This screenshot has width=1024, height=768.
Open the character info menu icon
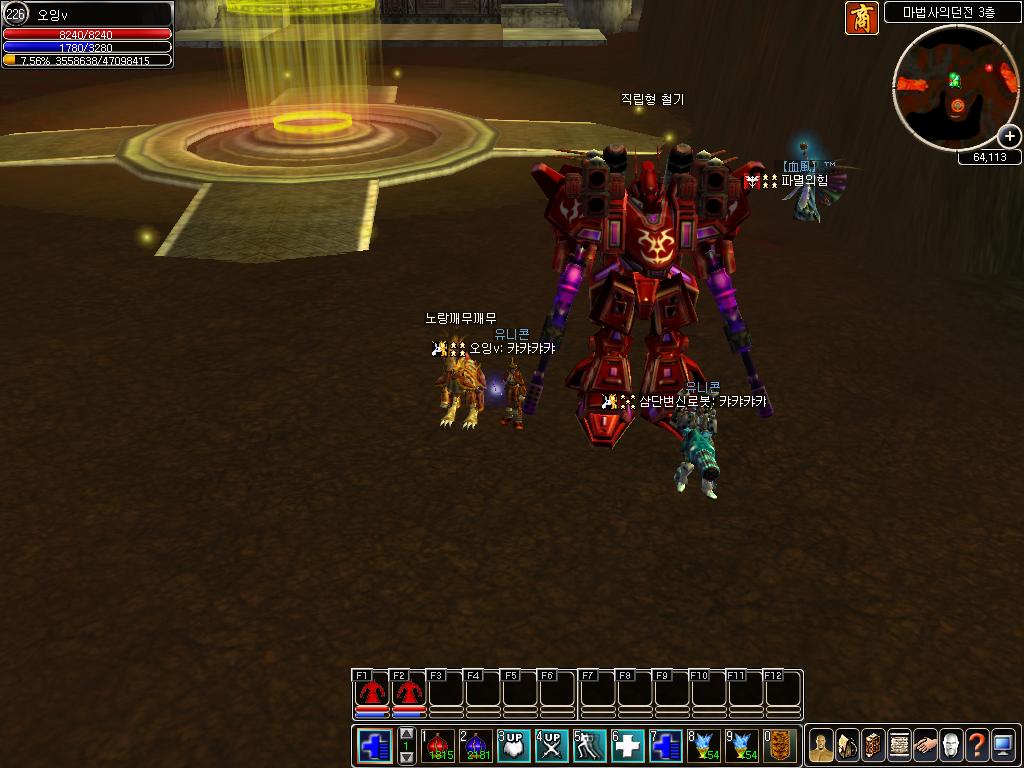[821, 746]
